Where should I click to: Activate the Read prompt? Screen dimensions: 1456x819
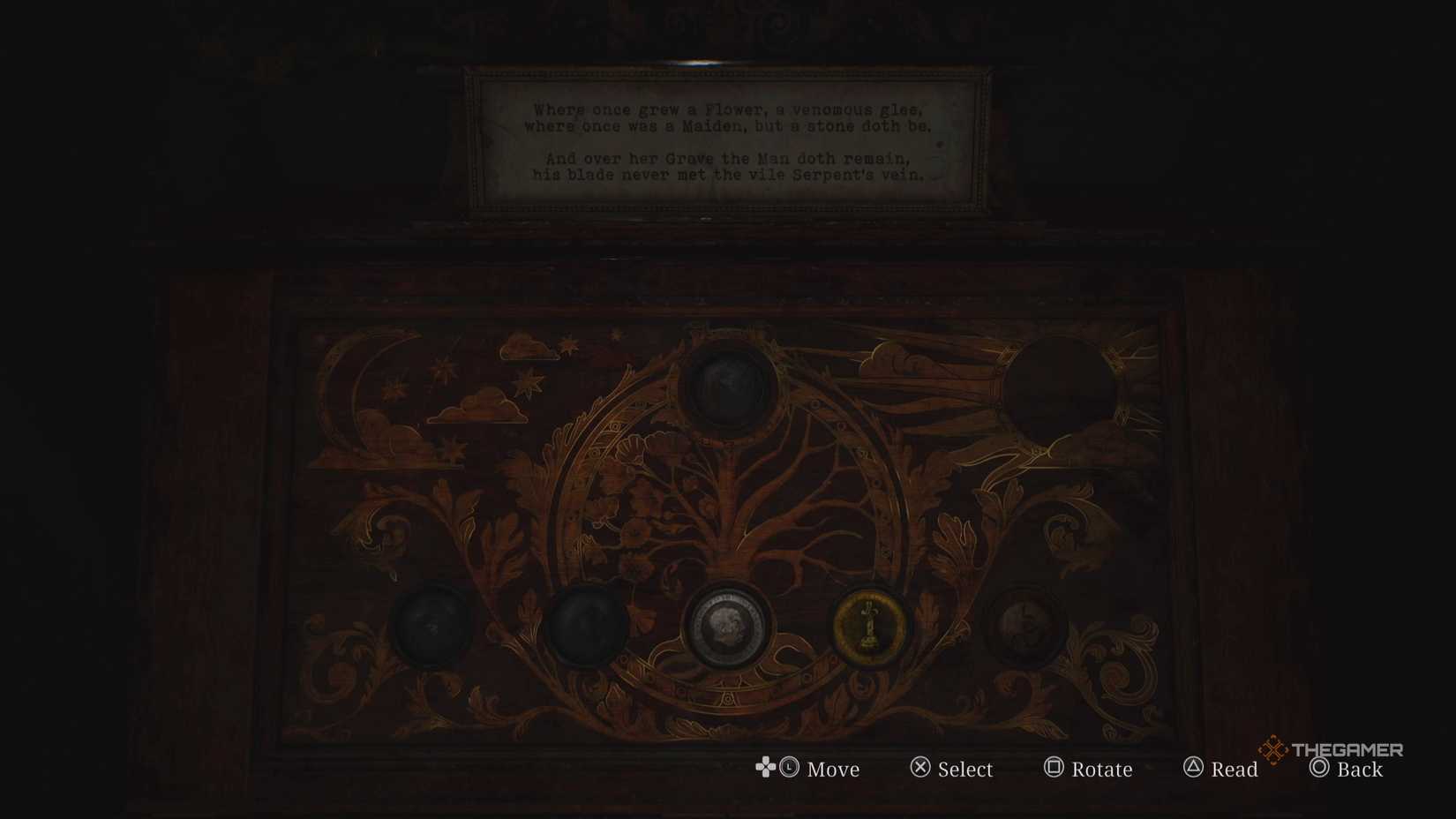[1222, 770]
